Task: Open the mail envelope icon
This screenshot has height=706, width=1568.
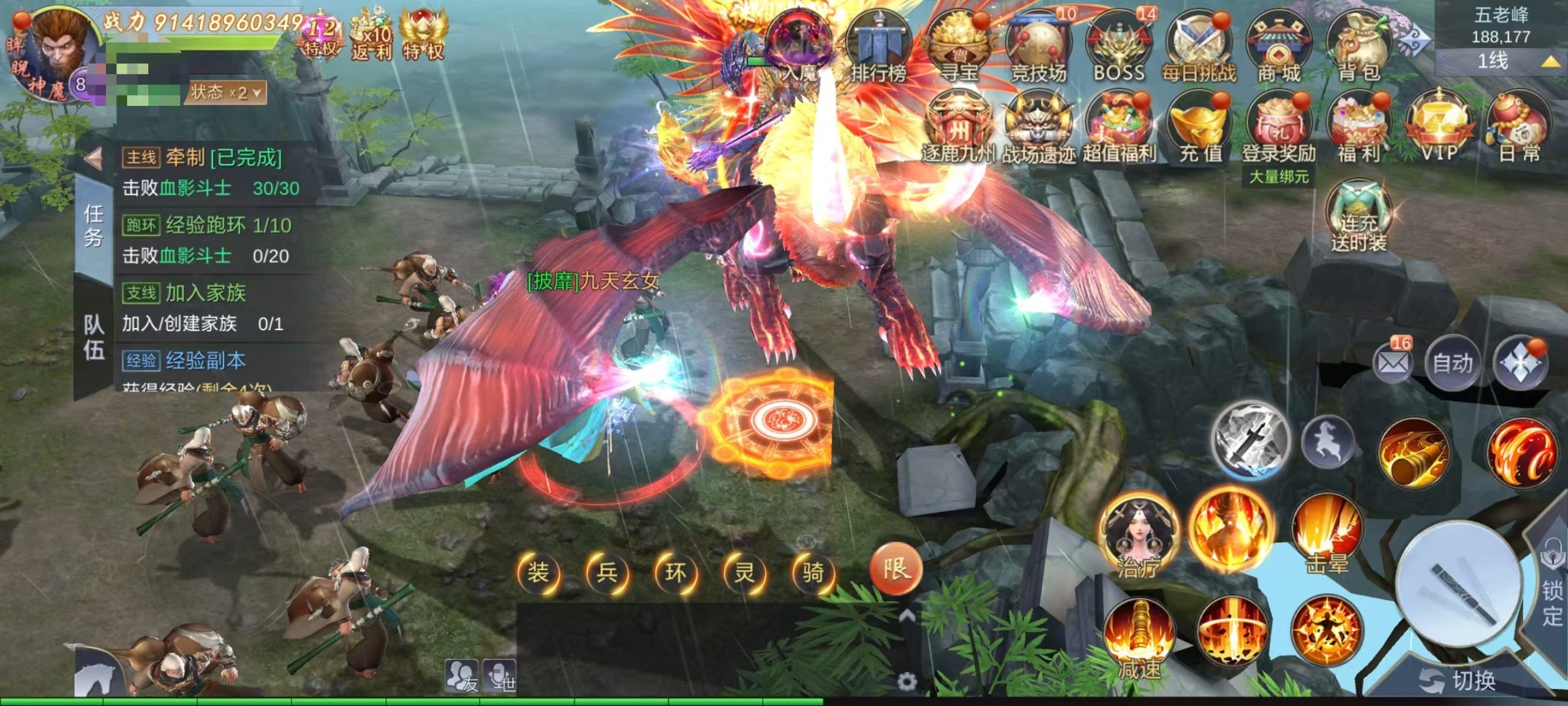Action: pyautogui.click(x=1392, y=364)
